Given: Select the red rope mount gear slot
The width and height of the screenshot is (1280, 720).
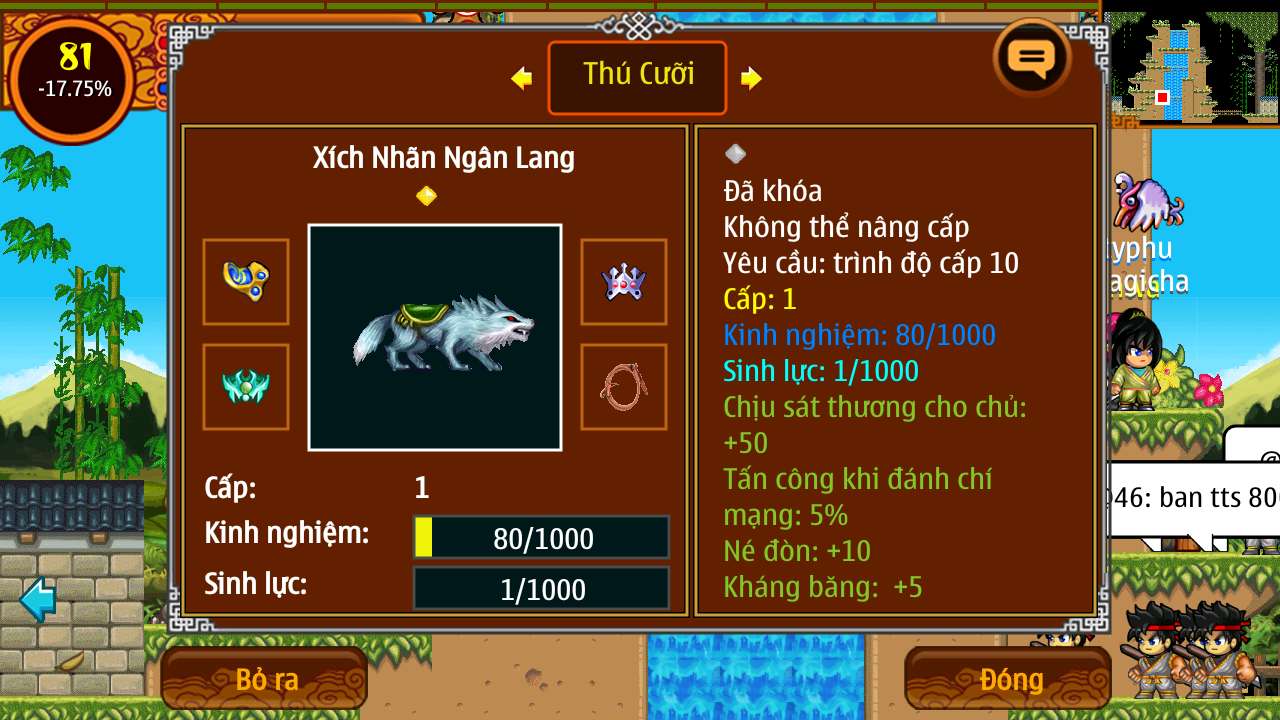Looking at the screenshot, I should [623, 387].
